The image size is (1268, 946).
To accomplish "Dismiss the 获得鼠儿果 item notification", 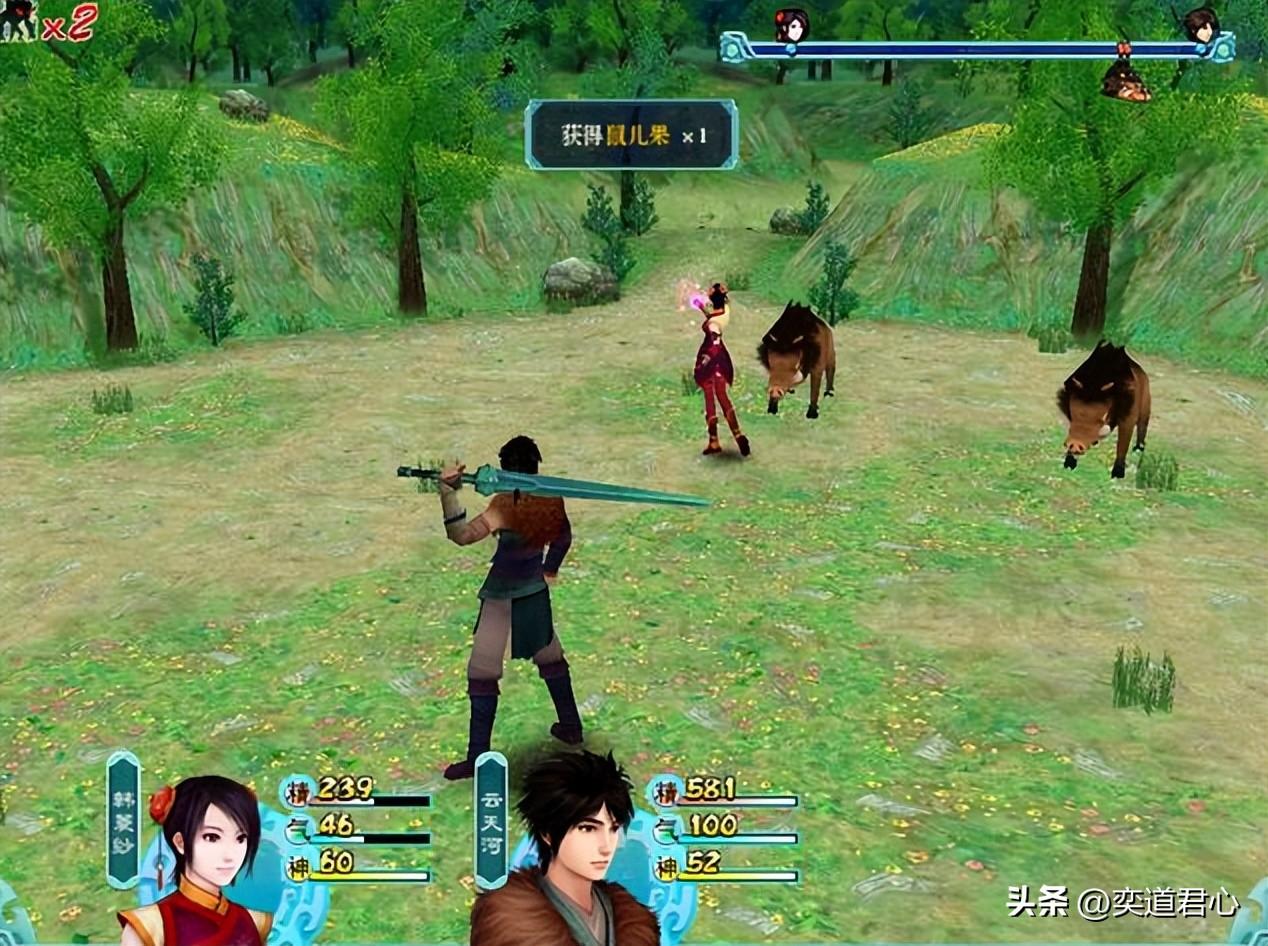I will 631,134.
